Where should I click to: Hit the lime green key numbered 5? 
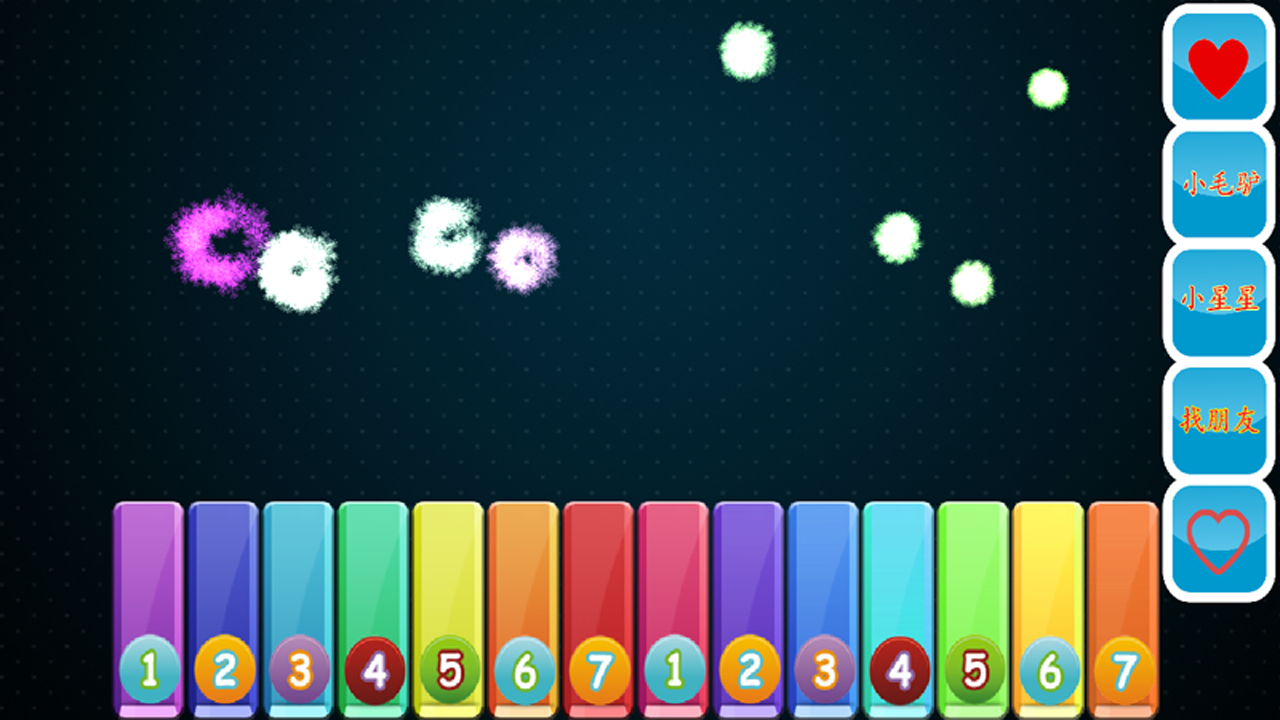(974, 600)
